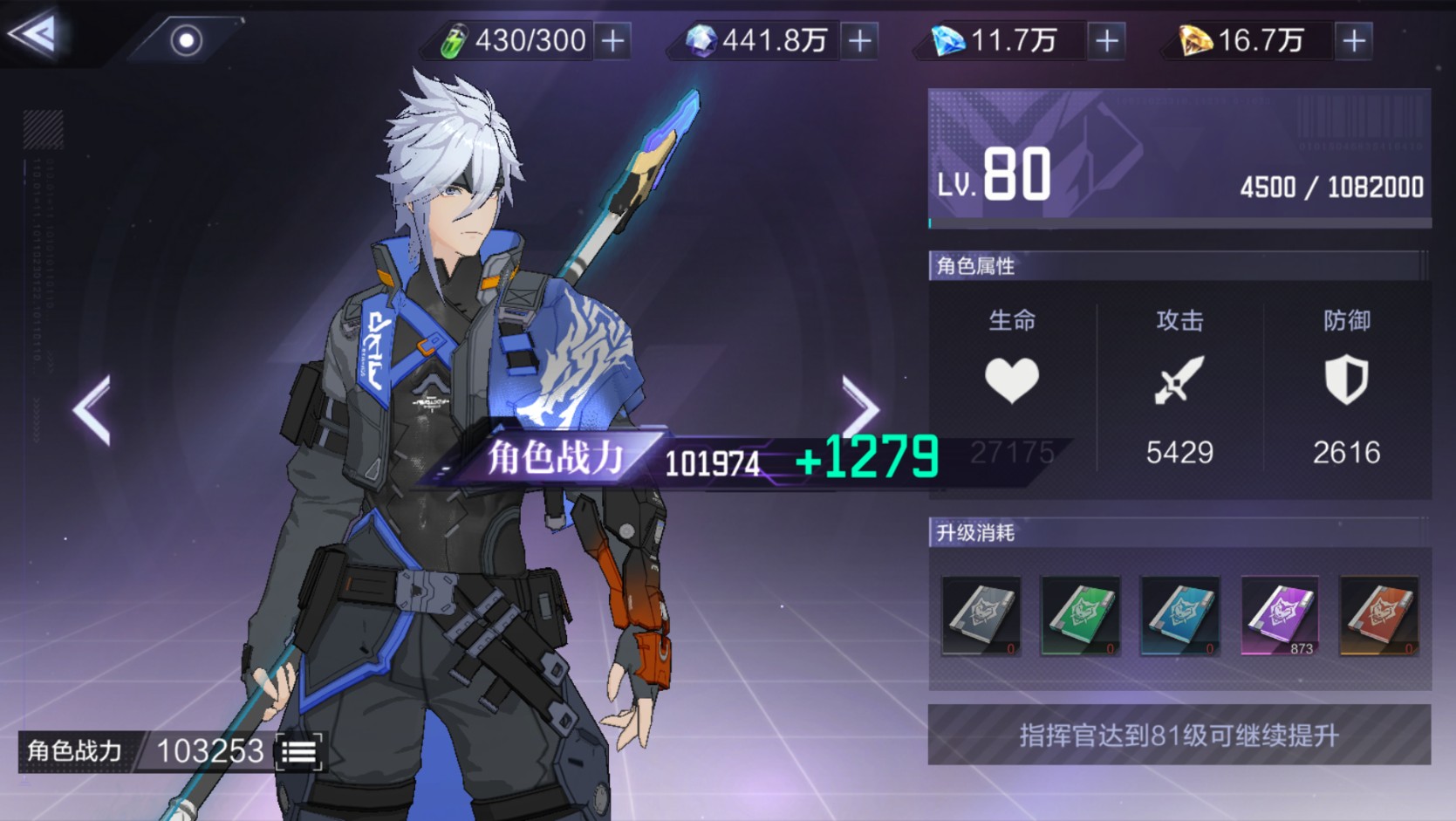
Task: Add silver crystal currency with its plus button
Action: click(x=860, y=41)
